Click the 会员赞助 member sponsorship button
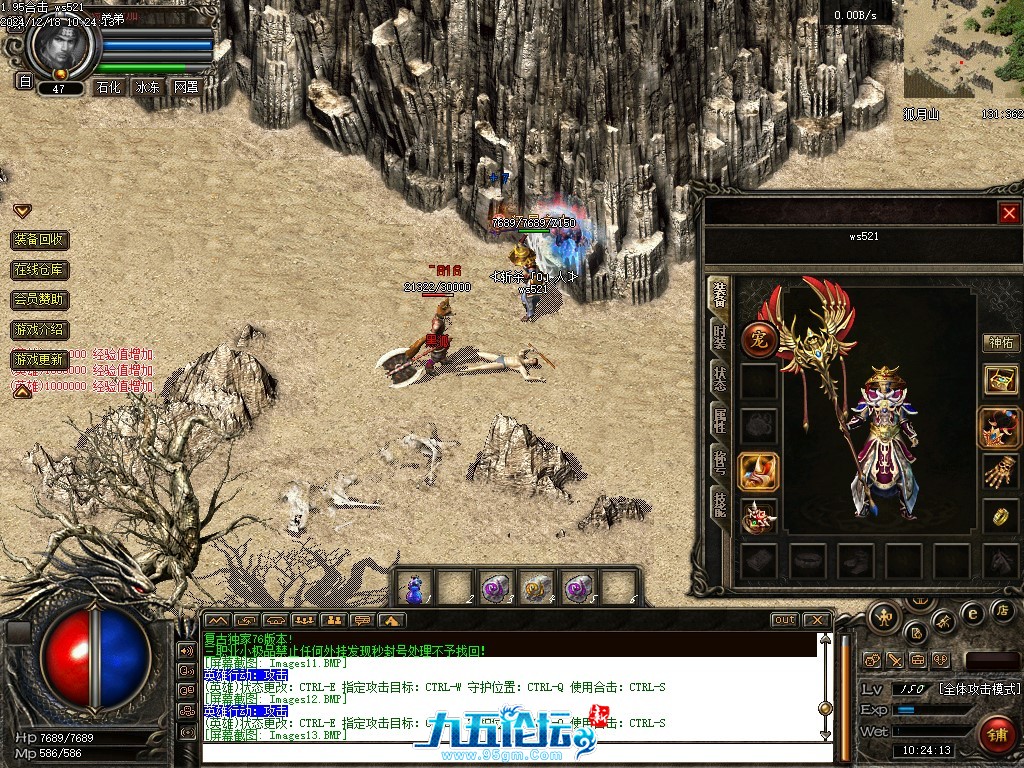Image resolution: width=1024 pixels, height=768 pixels. (x=40, y=299)
